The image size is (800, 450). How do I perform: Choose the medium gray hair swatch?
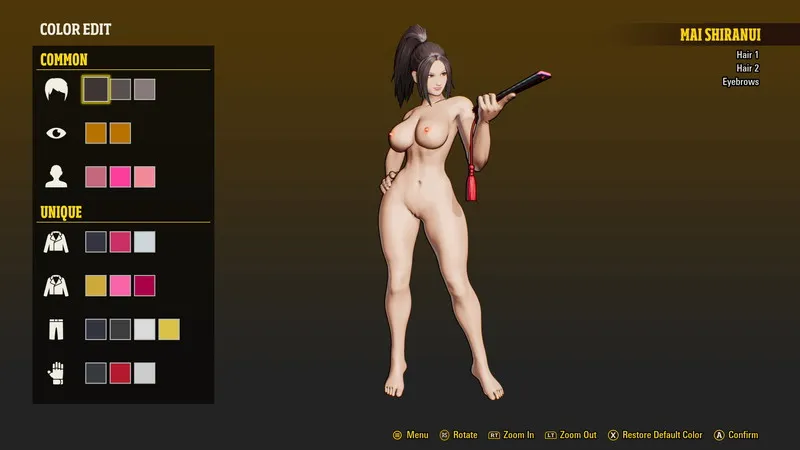pyautogui.click(x=120, y=89)
